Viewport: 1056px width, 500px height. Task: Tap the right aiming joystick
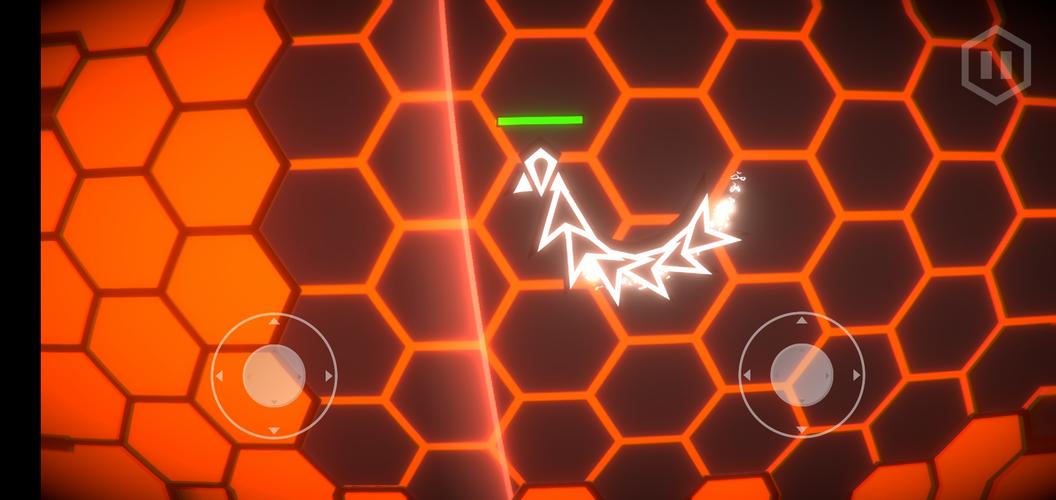802,374
